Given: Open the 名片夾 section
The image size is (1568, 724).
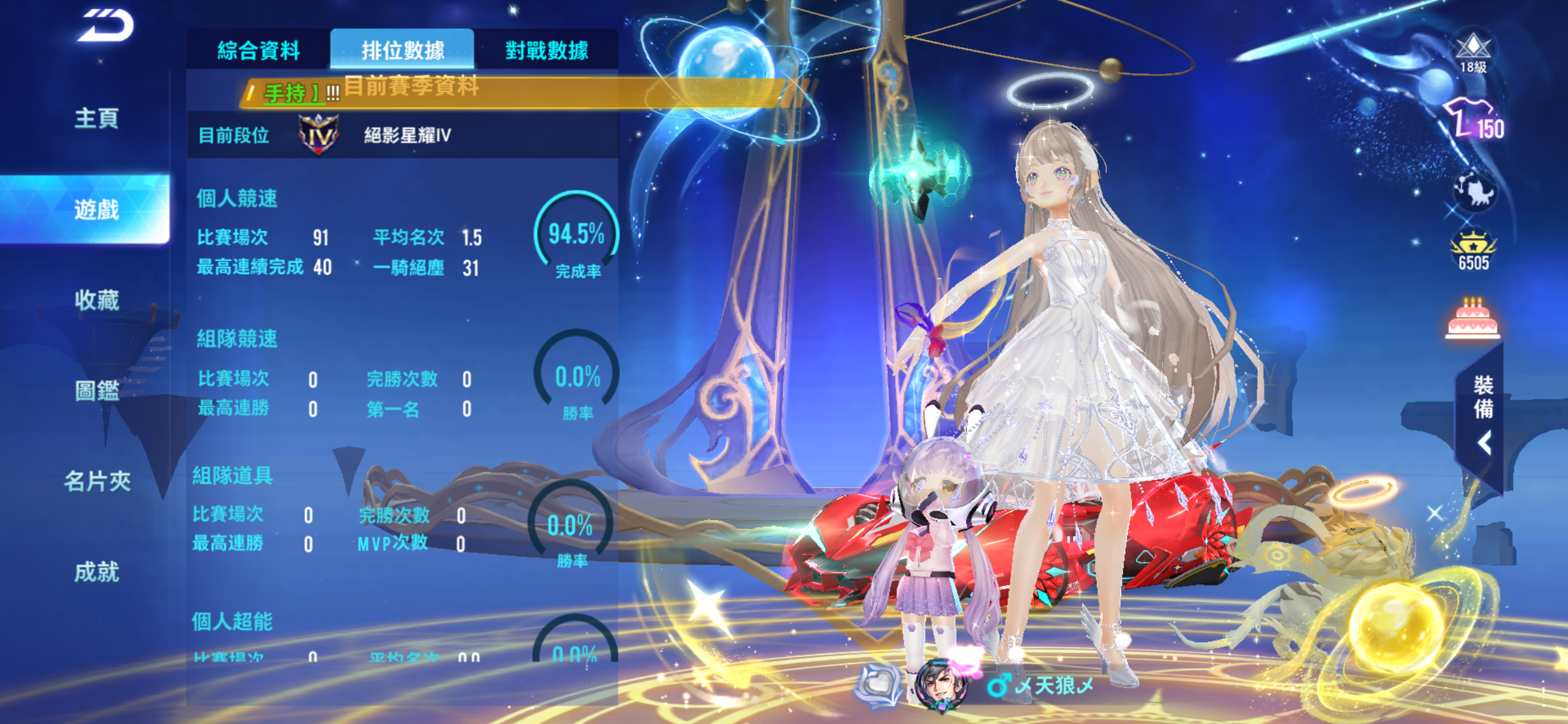Looking at the screenshot, I should tap(97, 481).
